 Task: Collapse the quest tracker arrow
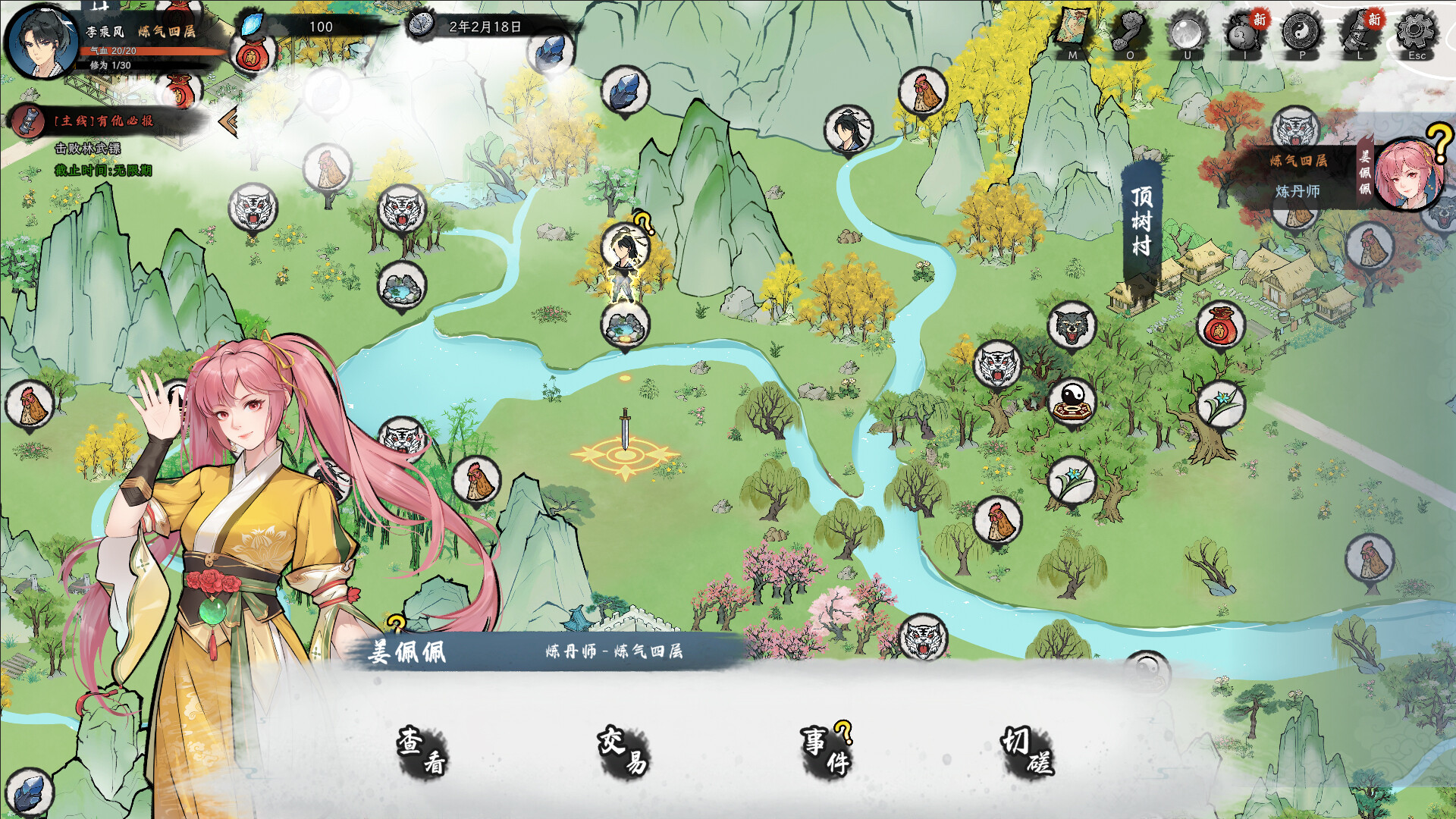point(227,121)
